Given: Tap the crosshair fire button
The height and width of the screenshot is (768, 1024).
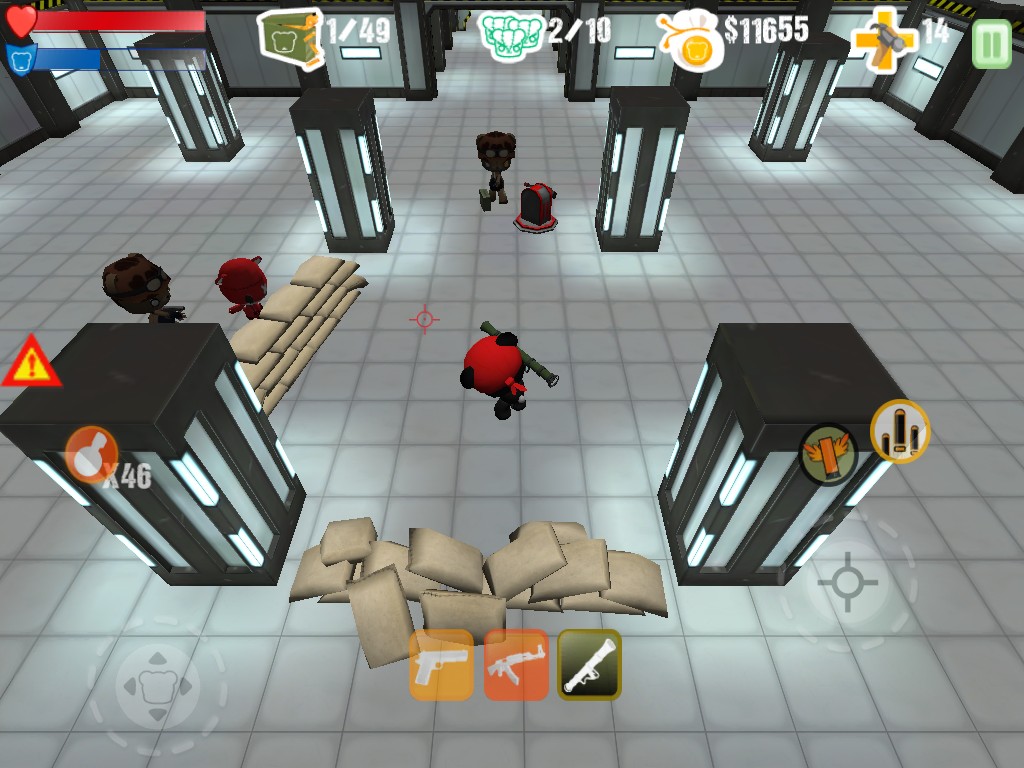Looking at the screenshot, I should 847,582.
